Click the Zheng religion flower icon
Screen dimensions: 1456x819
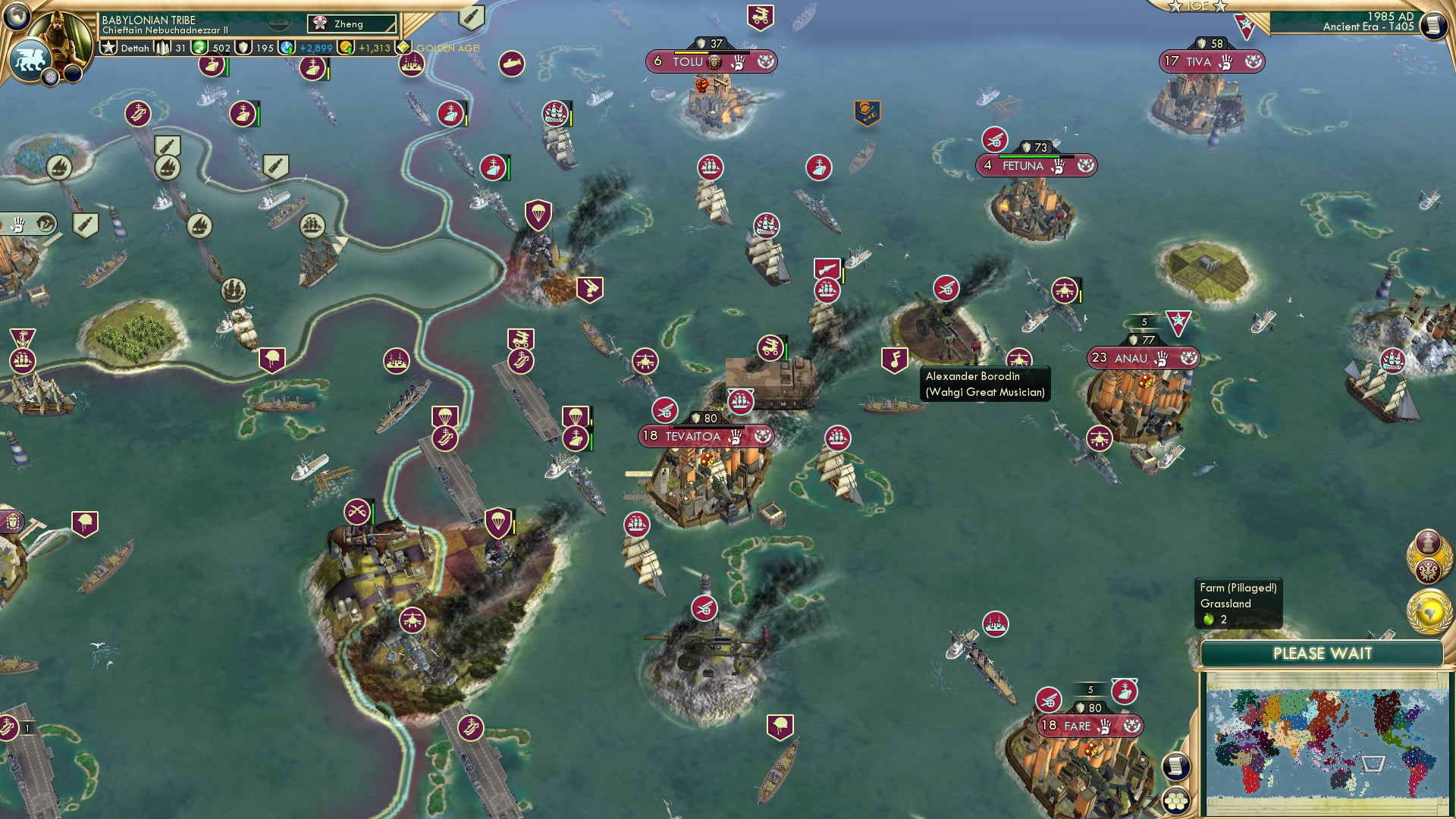[x=319, y=24]
